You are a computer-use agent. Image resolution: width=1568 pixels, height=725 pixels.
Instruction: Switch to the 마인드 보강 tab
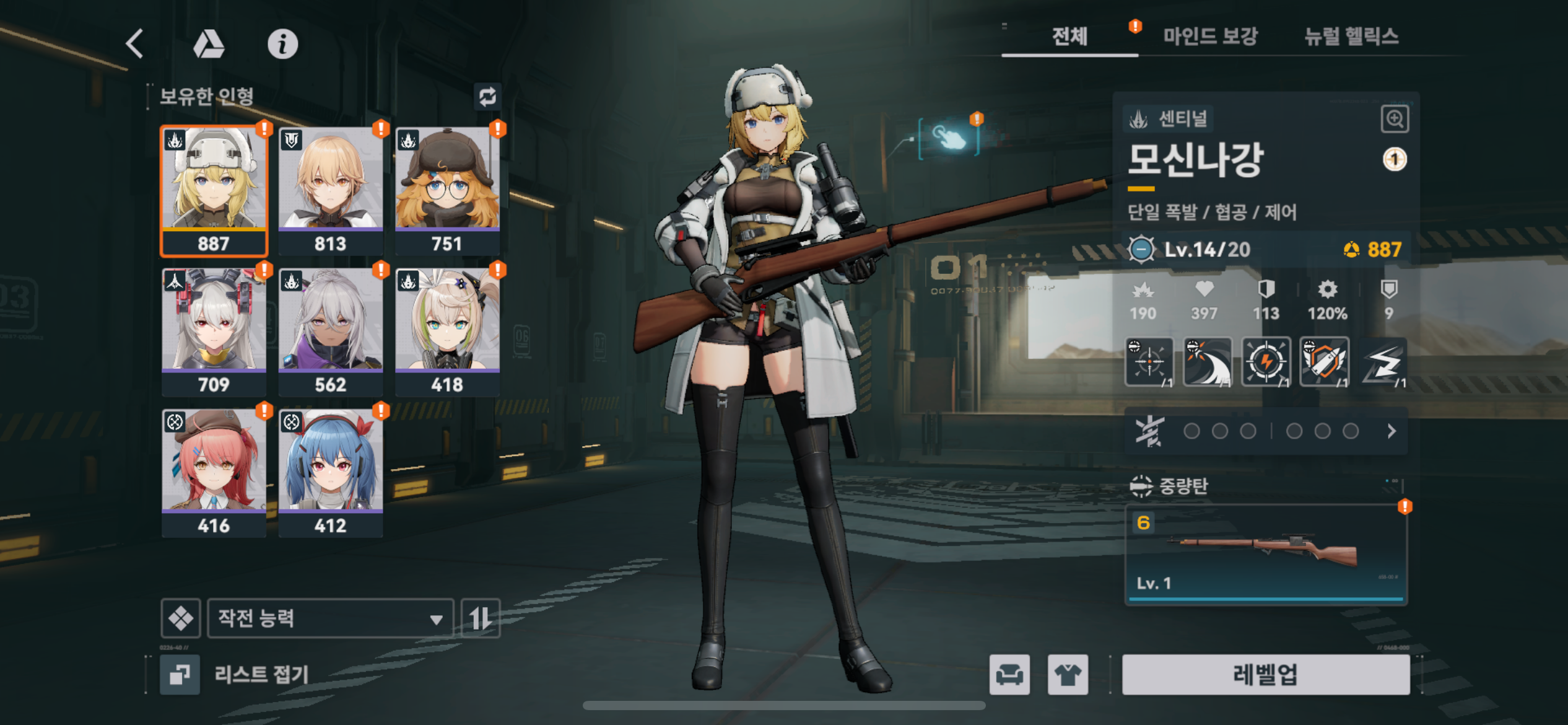tap(1209, 37)
